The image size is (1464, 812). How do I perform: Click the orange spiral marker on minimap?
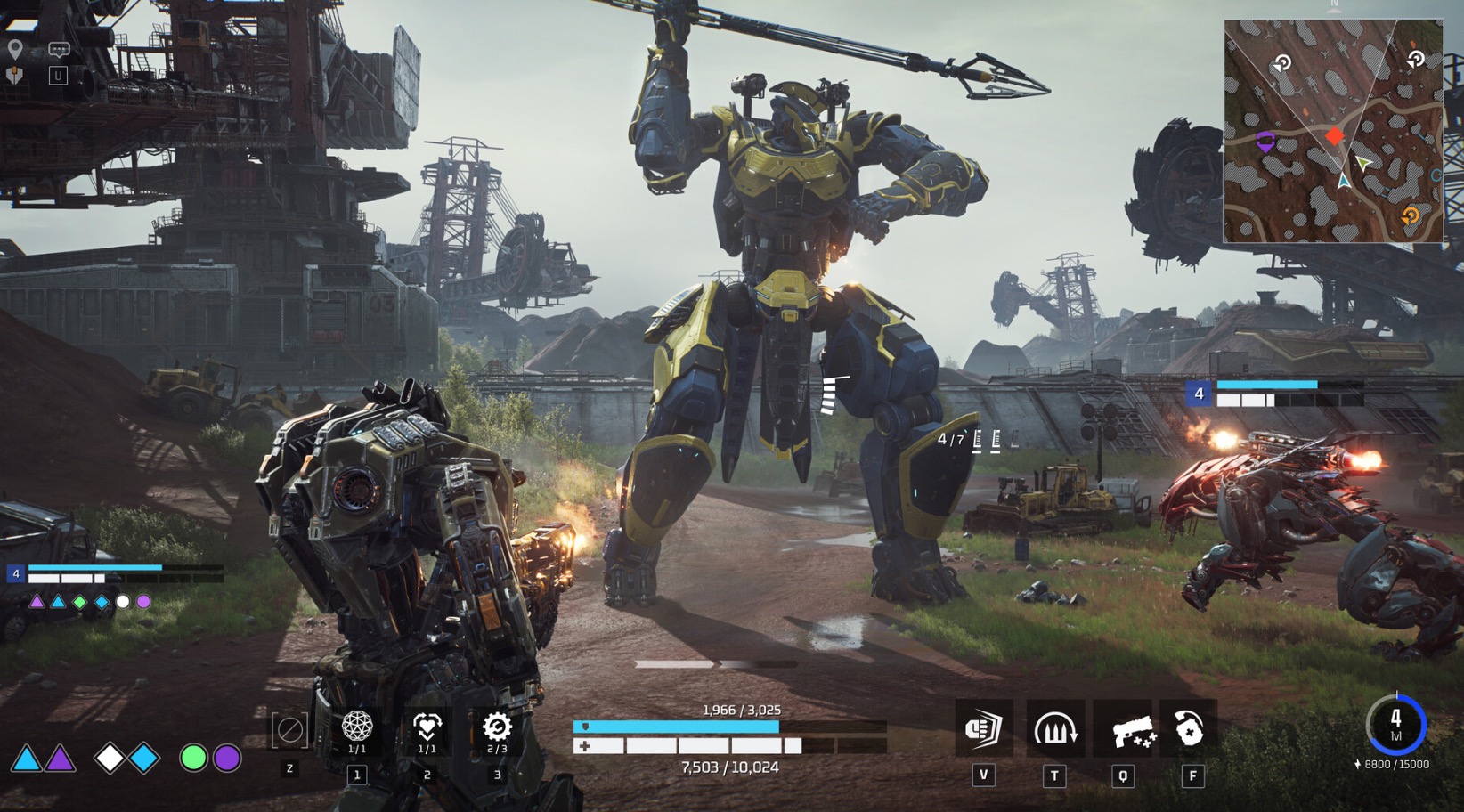click(x=1410, y=215)
